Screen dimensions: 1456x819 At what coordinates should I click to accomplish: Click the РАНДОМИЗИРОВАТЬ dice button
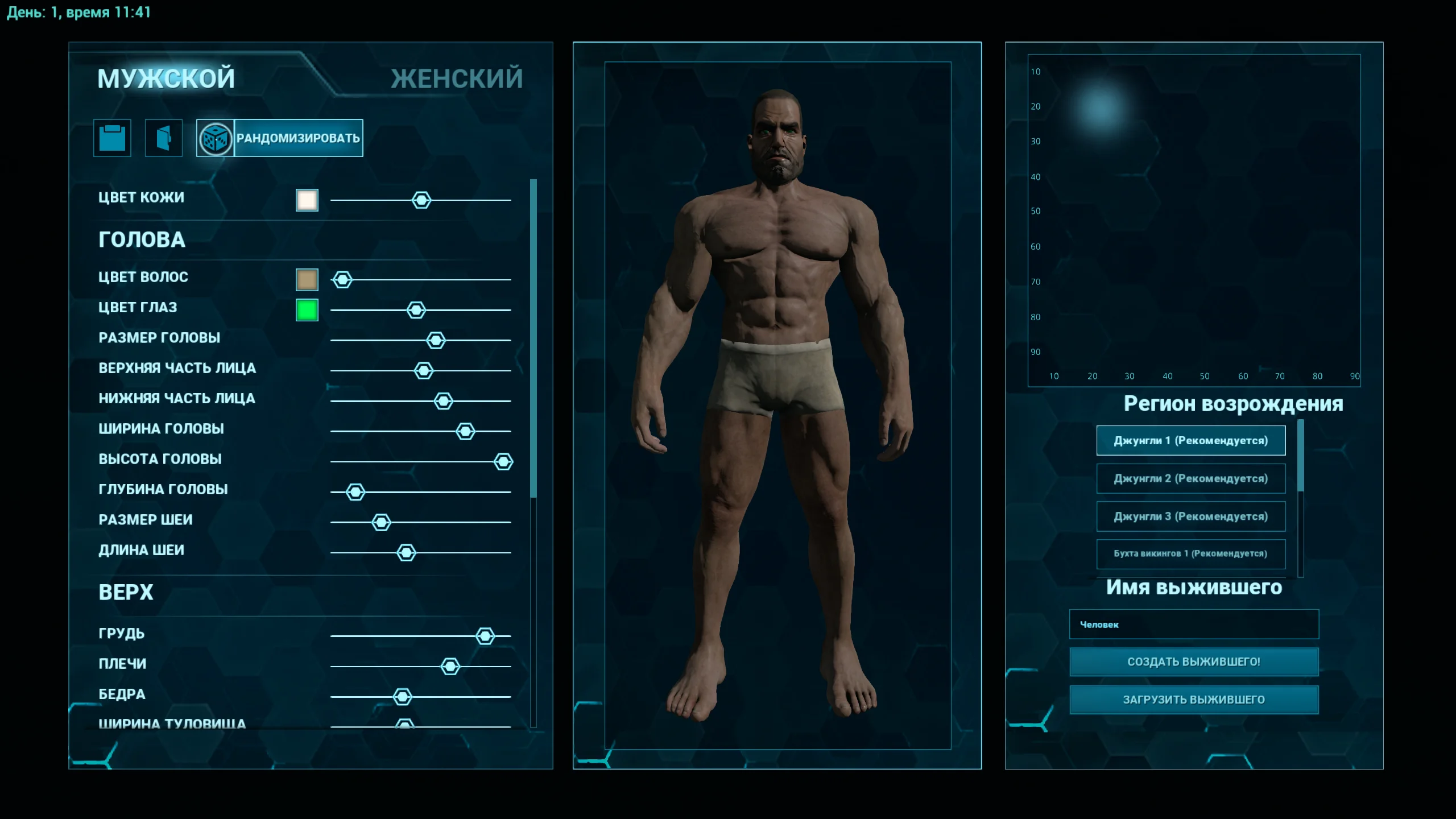tap(280, 138)
